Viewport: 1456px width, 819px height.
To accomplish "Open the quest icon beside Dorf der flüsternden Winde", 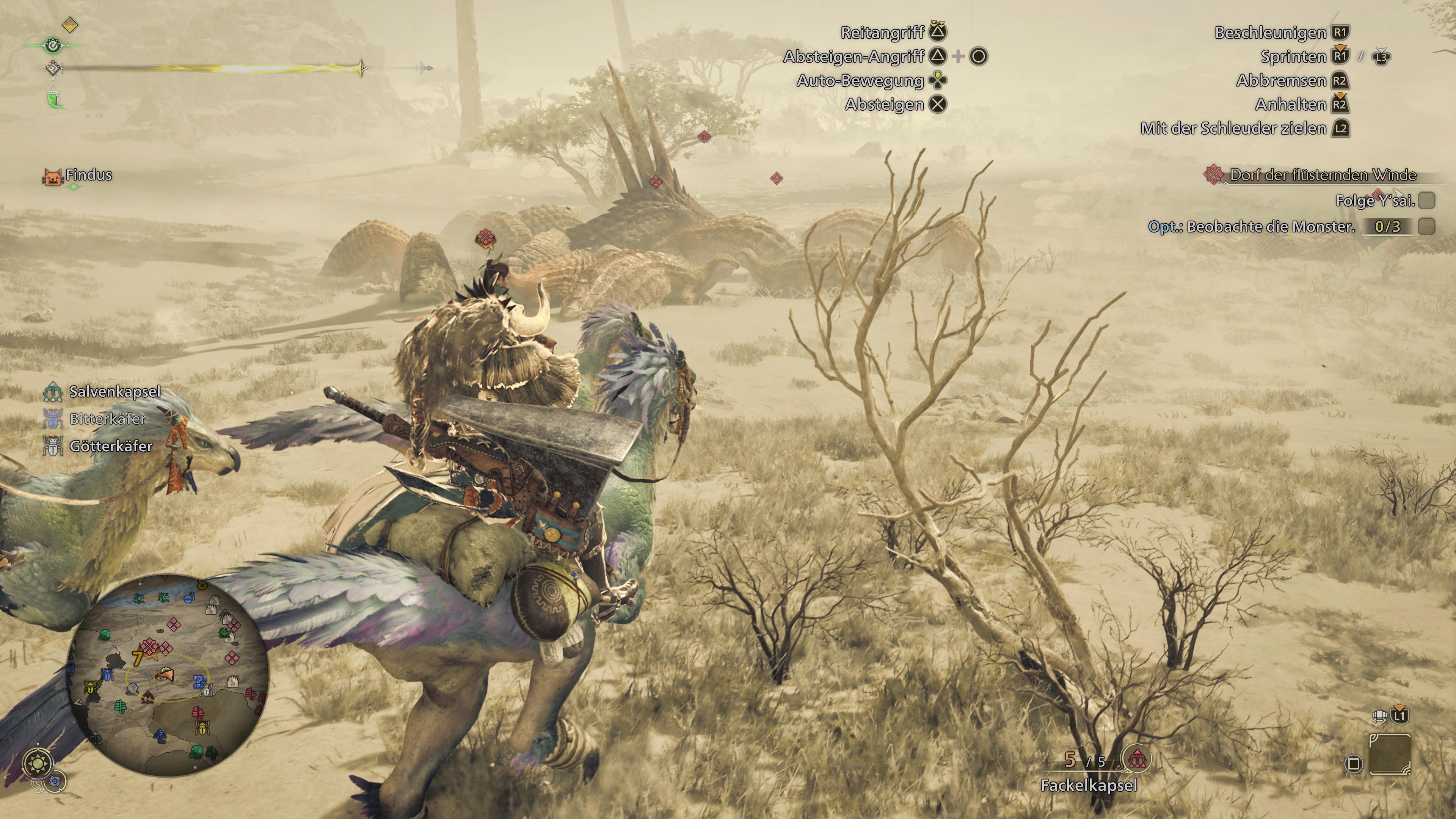I will click(x=1214, y=176).
